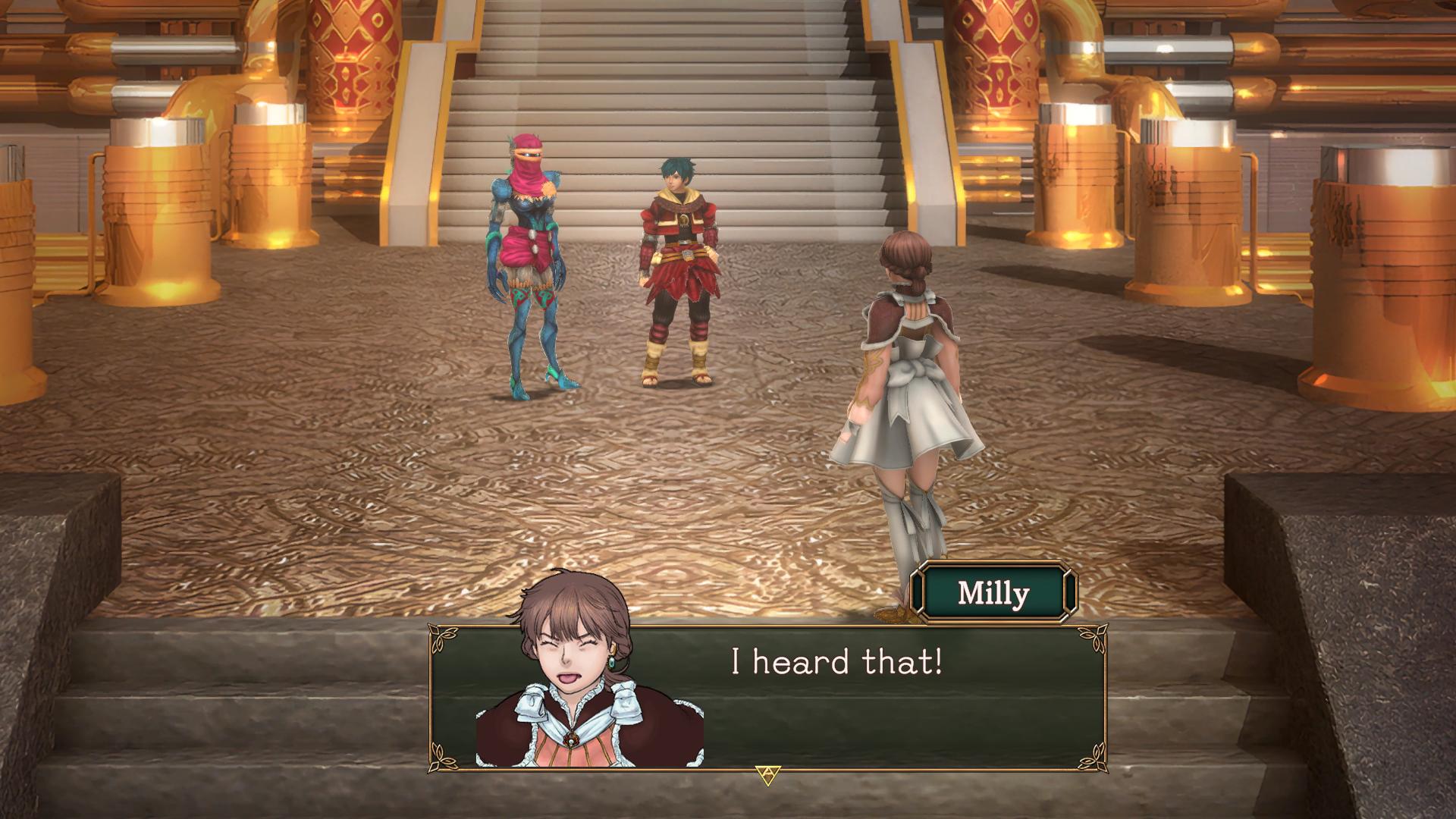The width and height of the screenshot is (1456, 819).
Task: Advance Milly's "I heard that!" dialogue box
Action: tap(767, 774)
